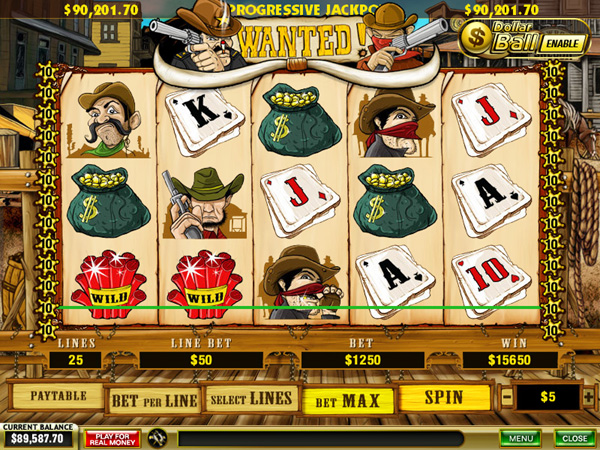Increase coin value with plus button
This screenshot has width=600, height=450.
click(587, 398)
